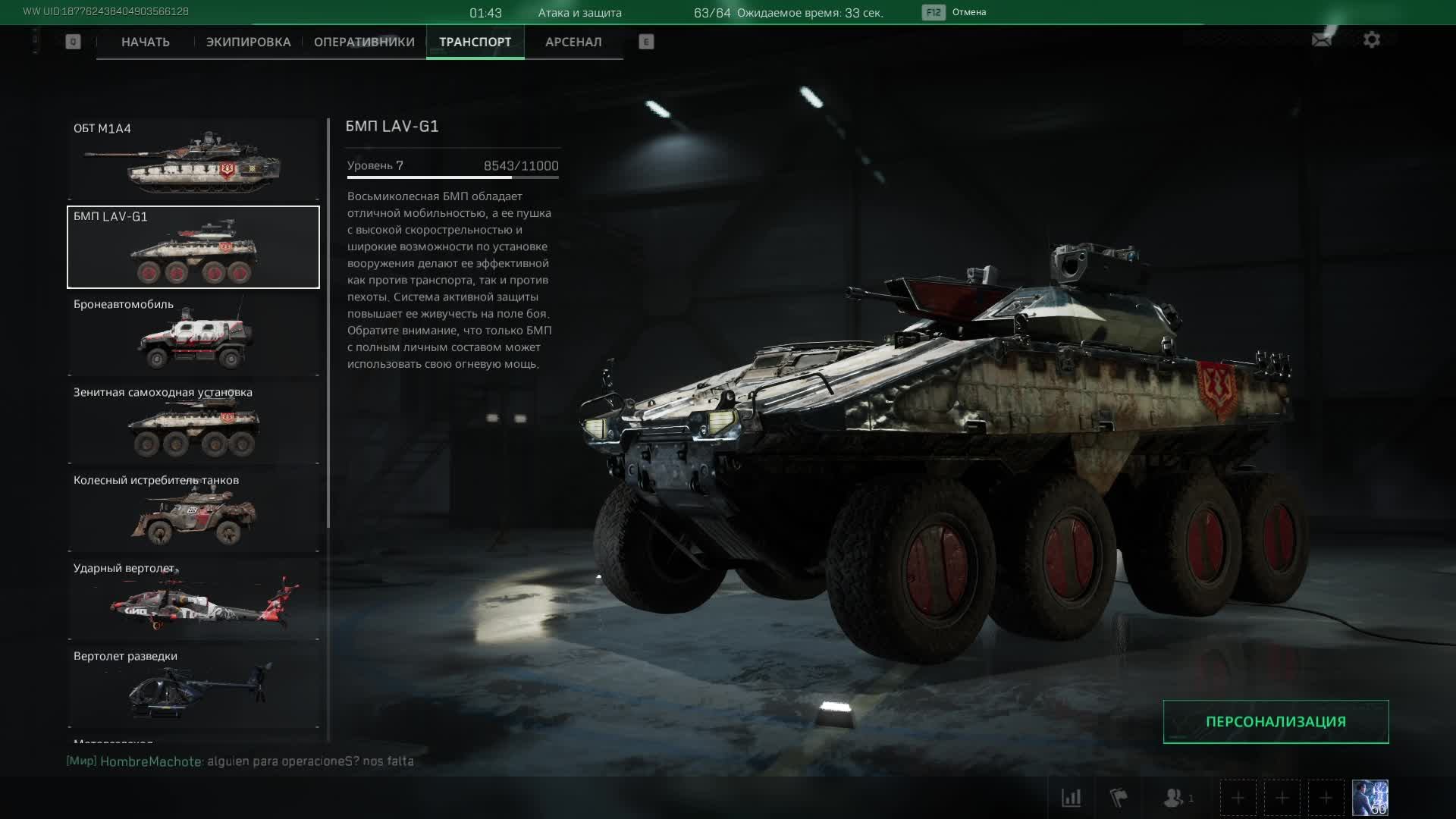Select the ТРАНСПОРТ tab

[475, 42]
